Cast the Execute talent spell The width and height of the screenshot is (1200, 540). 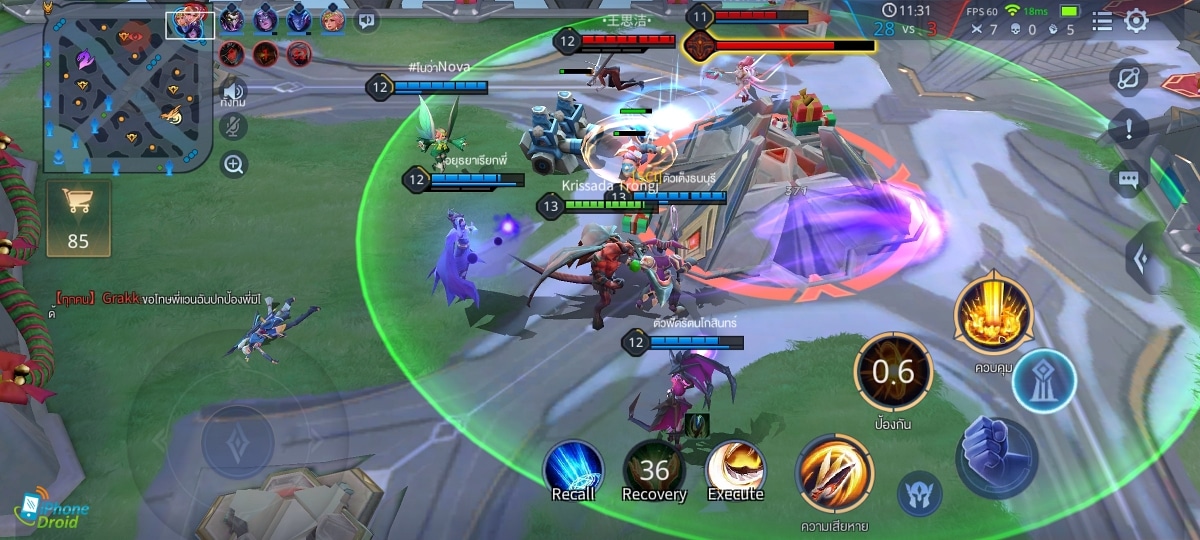736,470
